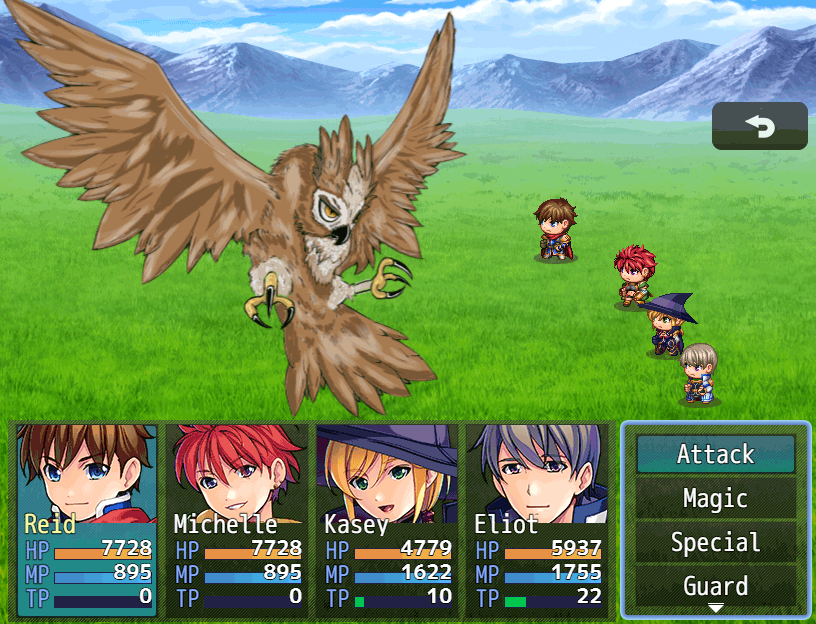816x624 pixels.
Task: Select the Special command
Action: click(715, 542)
